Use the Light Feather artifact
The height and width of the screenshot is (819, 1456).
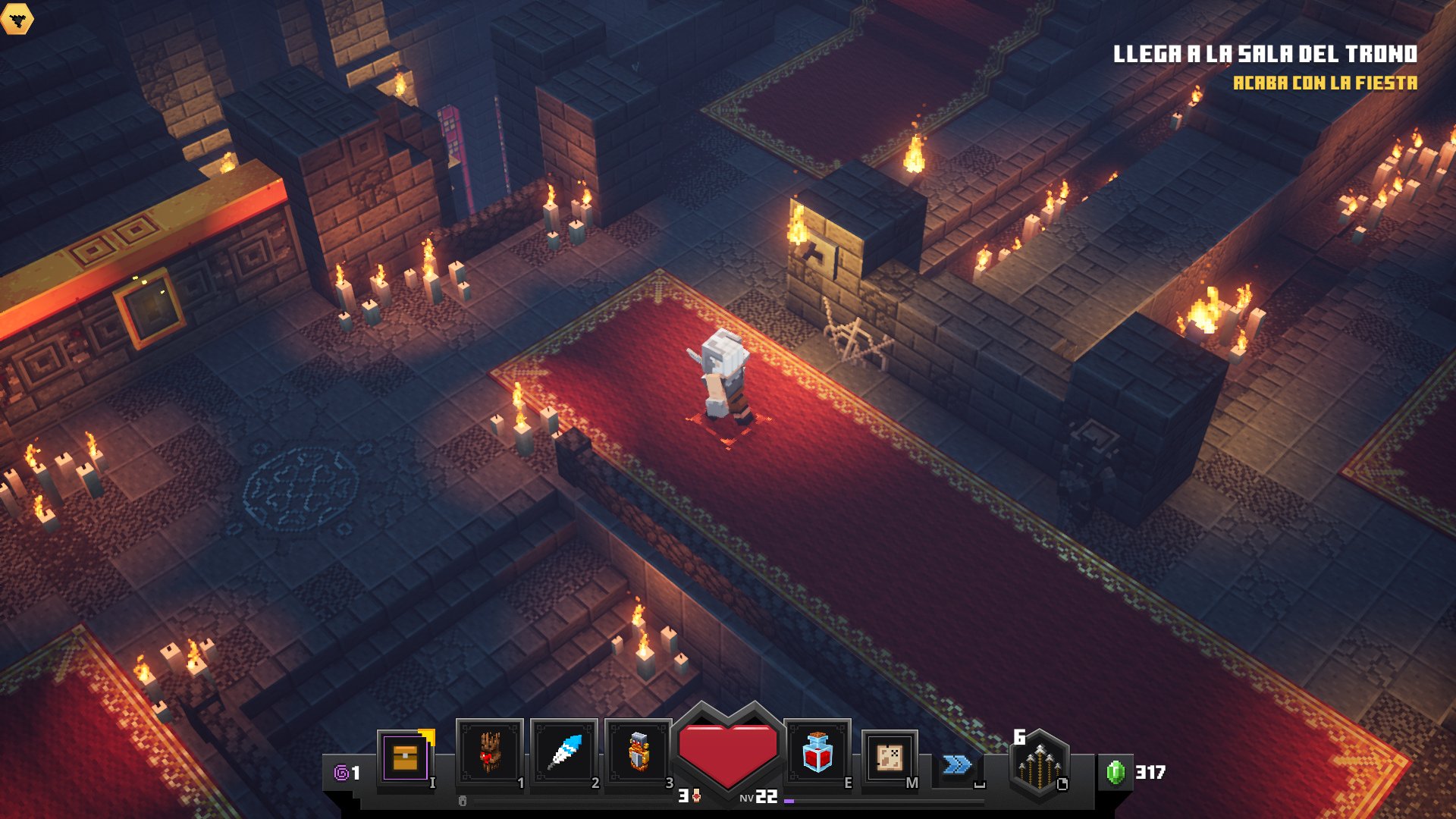(564, 753)
